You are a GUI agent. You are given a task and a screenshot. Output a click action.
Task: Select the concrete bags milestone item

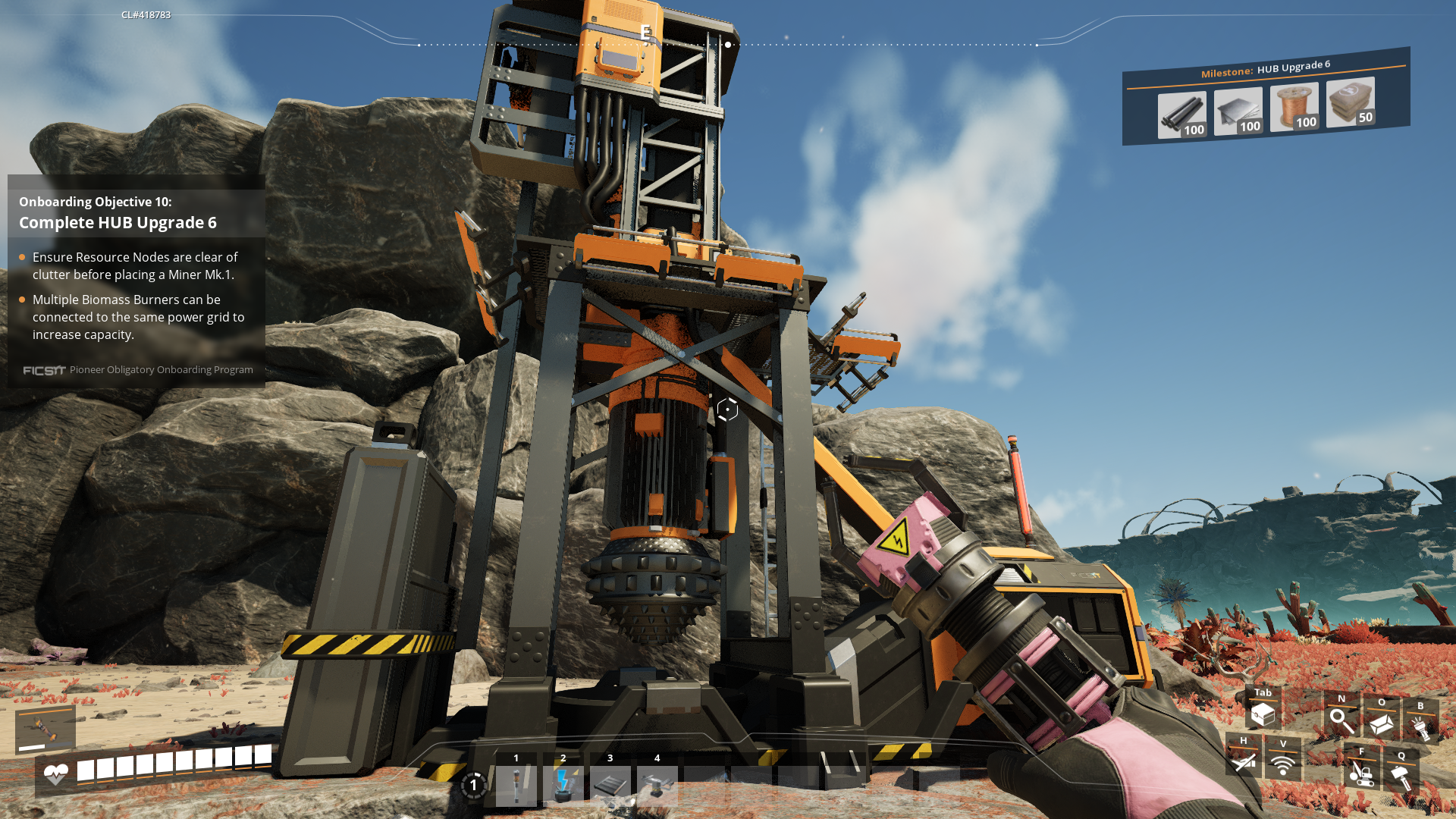1350,102
